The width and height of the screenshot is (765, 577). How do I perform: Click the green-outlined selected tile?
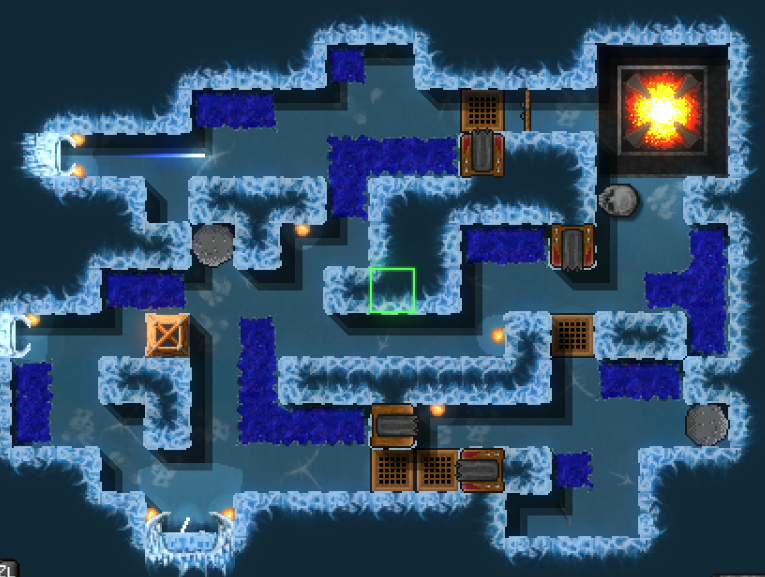(392, 290)
